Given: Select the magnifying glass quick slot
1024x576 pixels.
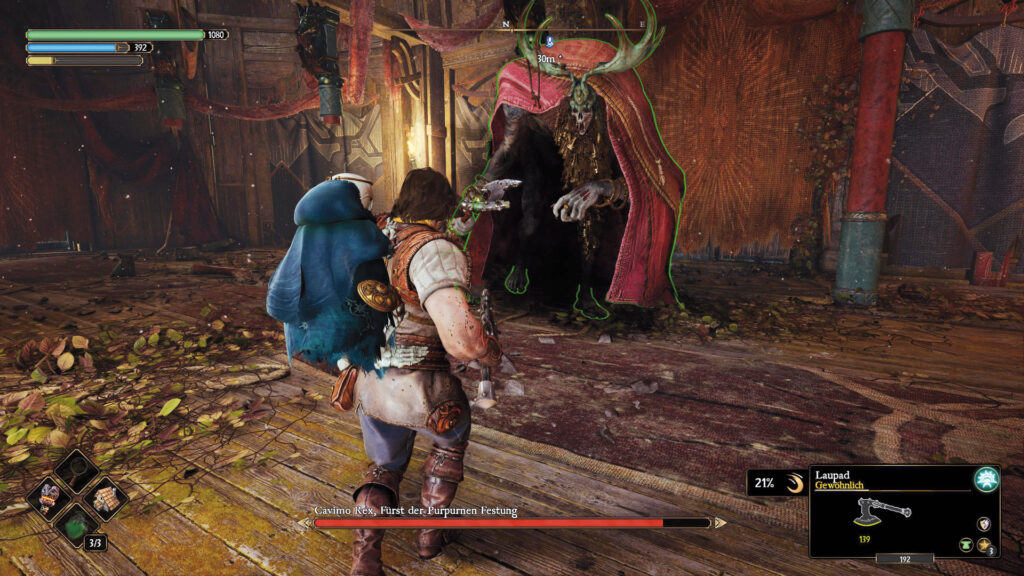Looking at the screenshot, I should 76,470.
